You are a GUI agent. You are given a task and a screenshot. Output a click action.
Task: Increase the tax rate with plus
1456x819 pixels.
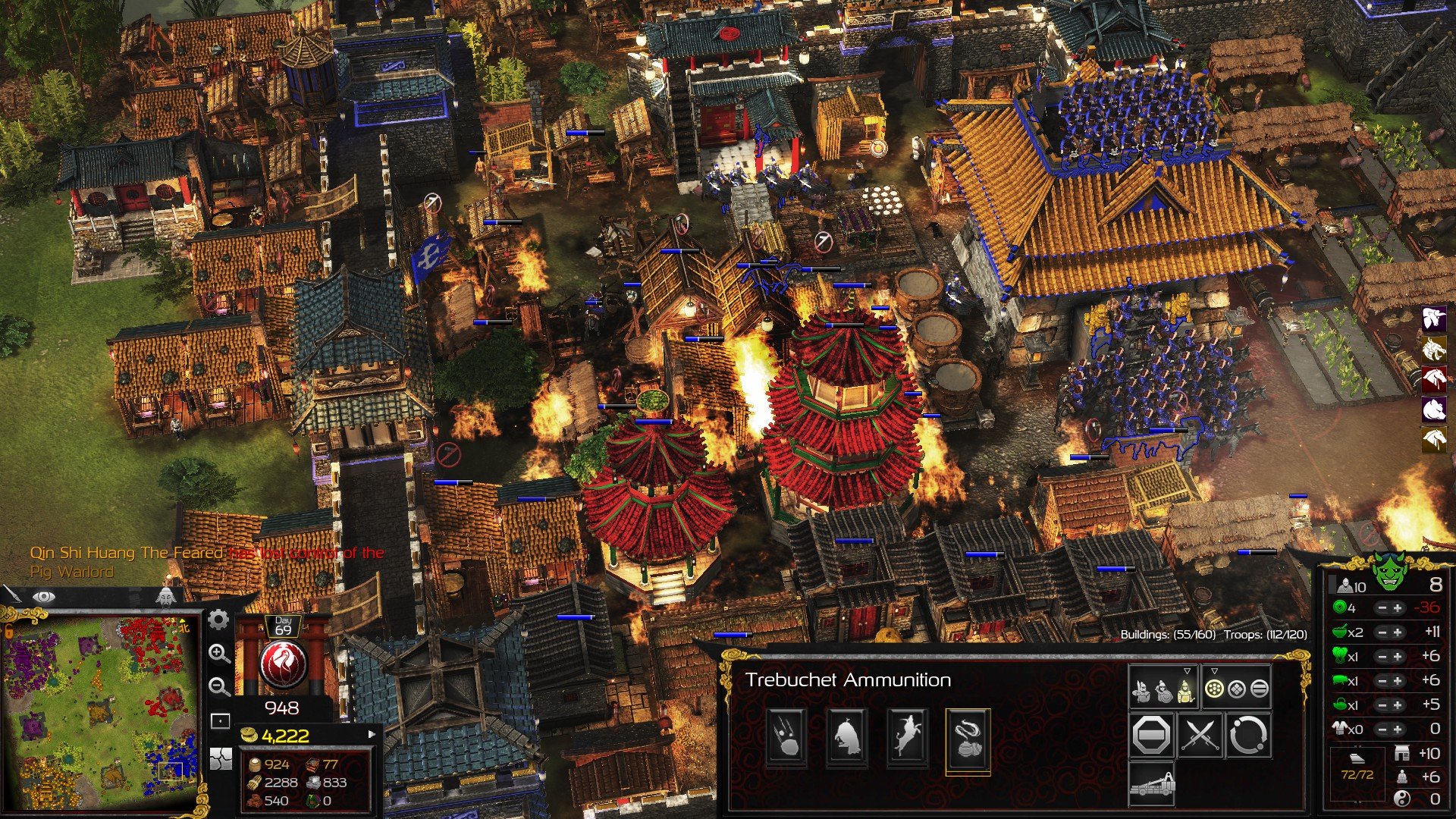pyautogui.click(x=1397, y=608)
